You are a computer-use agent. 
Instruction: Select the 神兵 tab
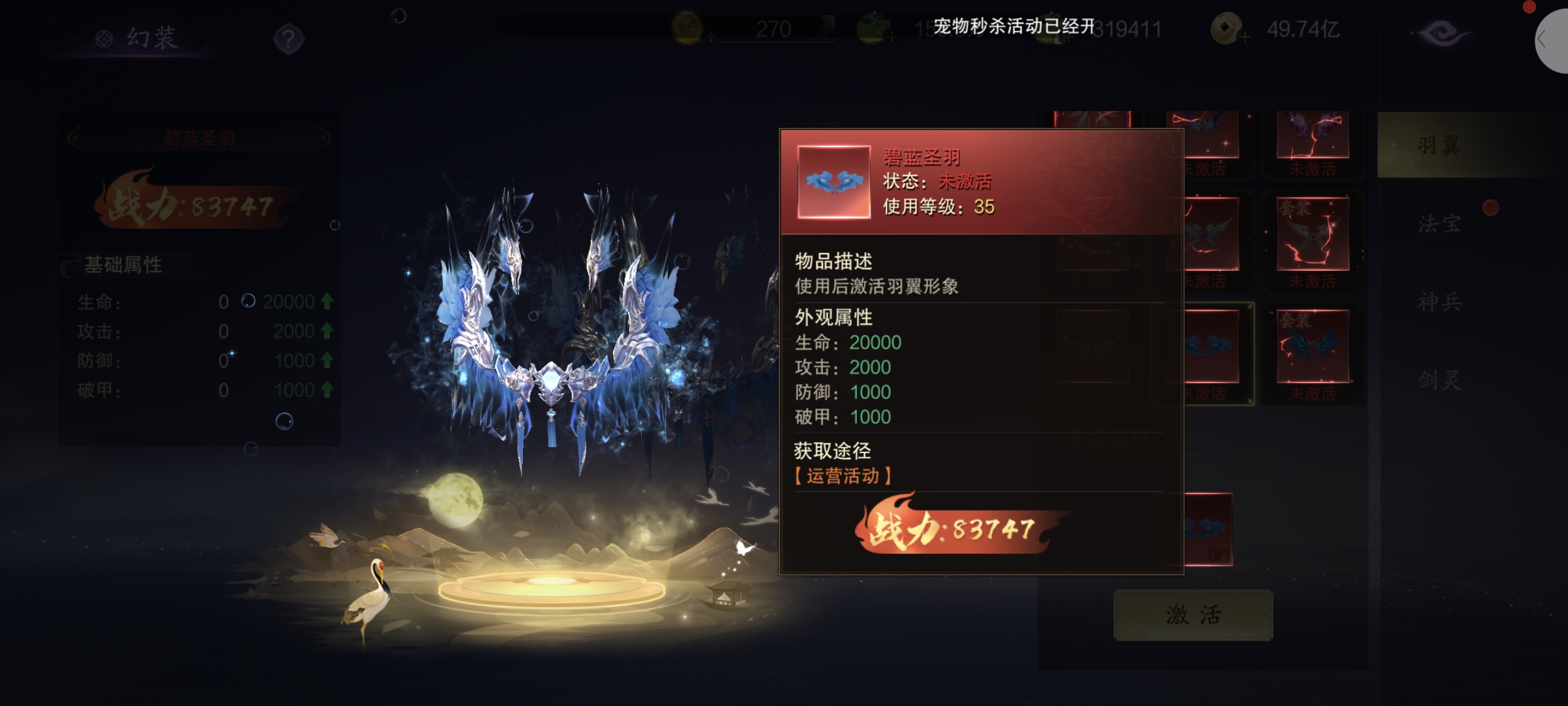[x=1439, y=302]
